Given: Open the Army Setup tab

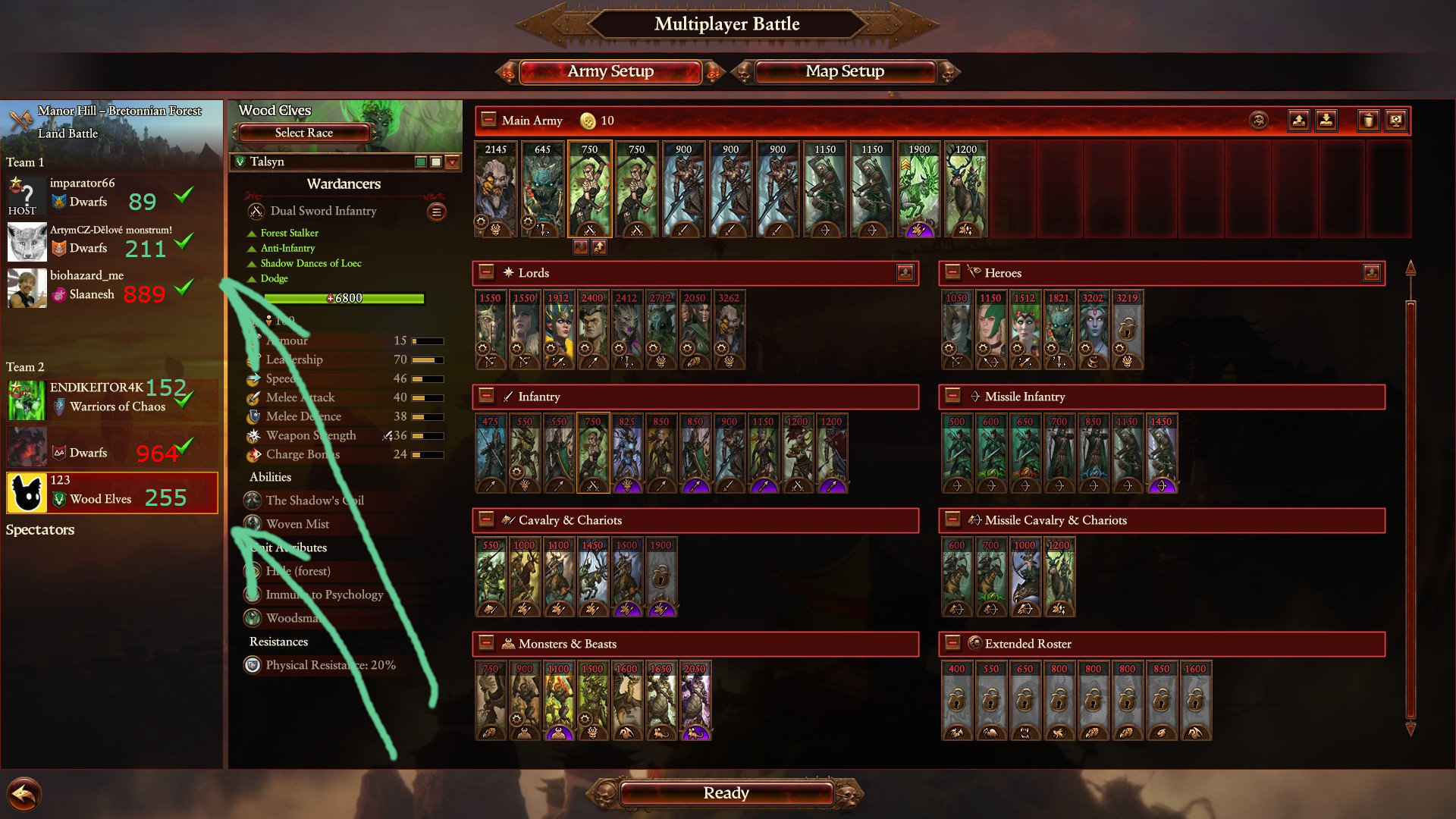Looking at the screenshot, I should pos(610,71).
